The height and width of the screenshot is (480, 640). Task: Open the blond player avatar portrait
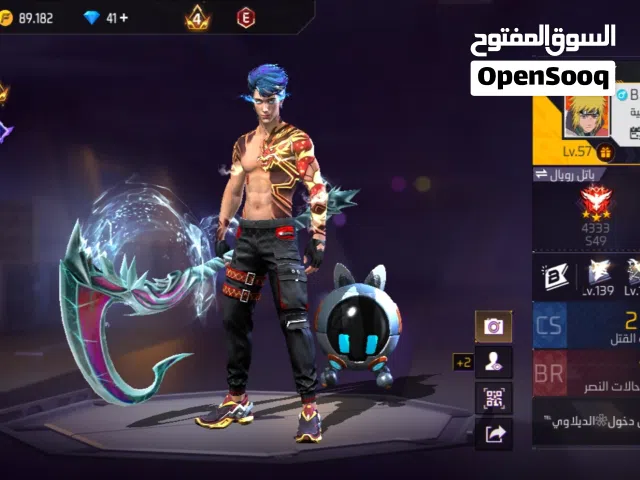point(587,118)
